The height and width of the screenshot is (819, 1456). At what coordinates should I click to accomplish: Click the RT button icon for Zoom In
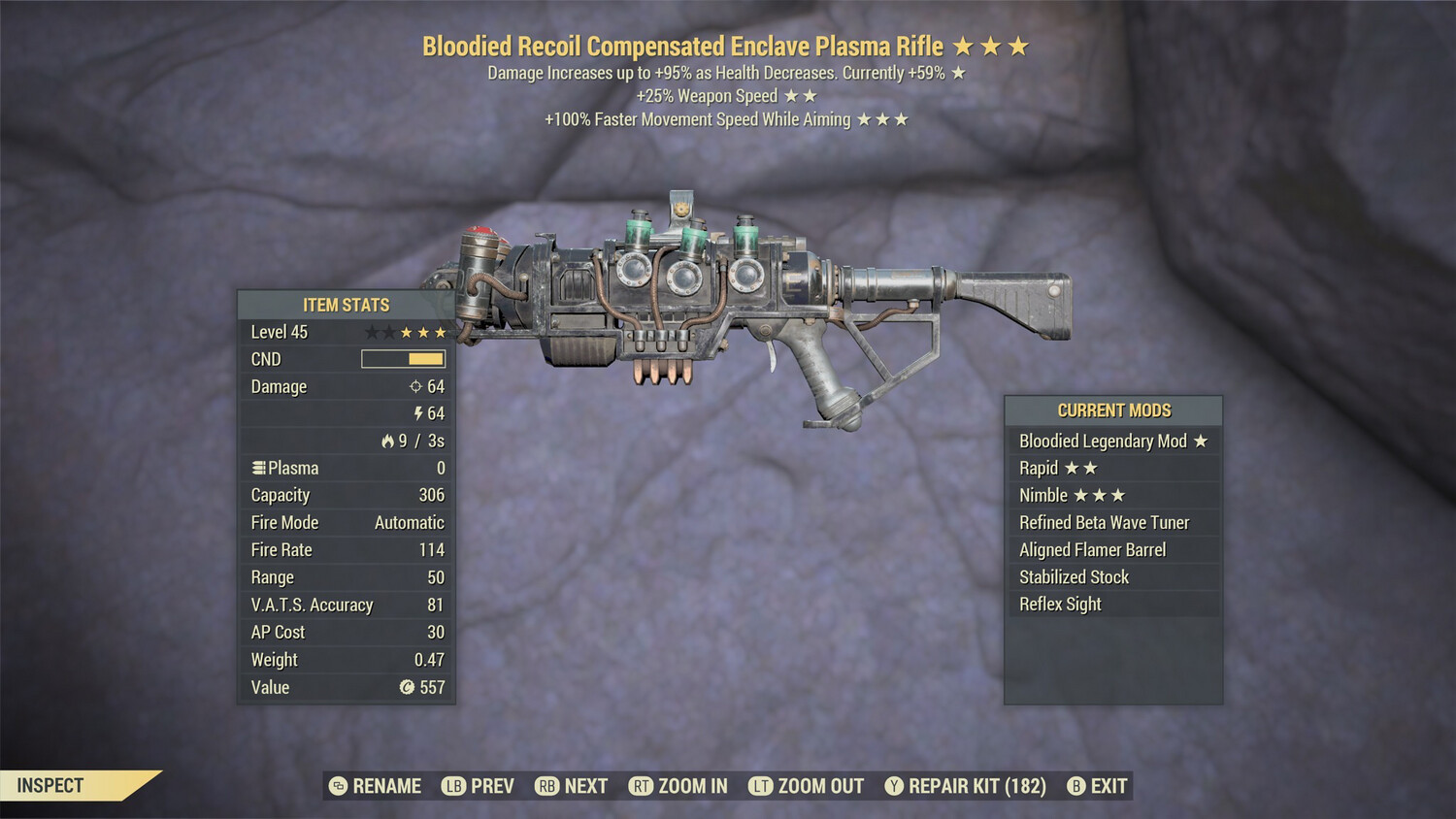[x=642, y=786]
